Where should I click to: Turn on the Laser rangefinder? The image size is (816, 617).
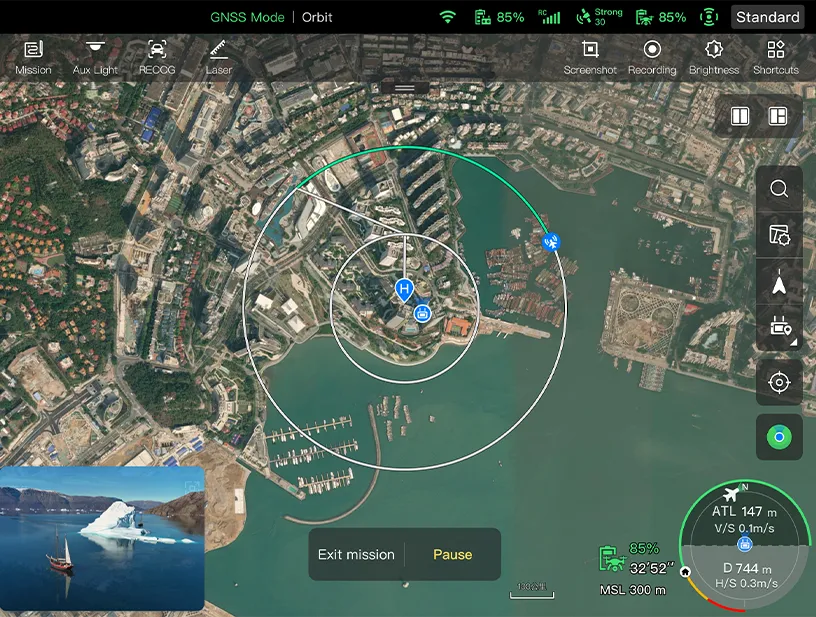(219, 57)
